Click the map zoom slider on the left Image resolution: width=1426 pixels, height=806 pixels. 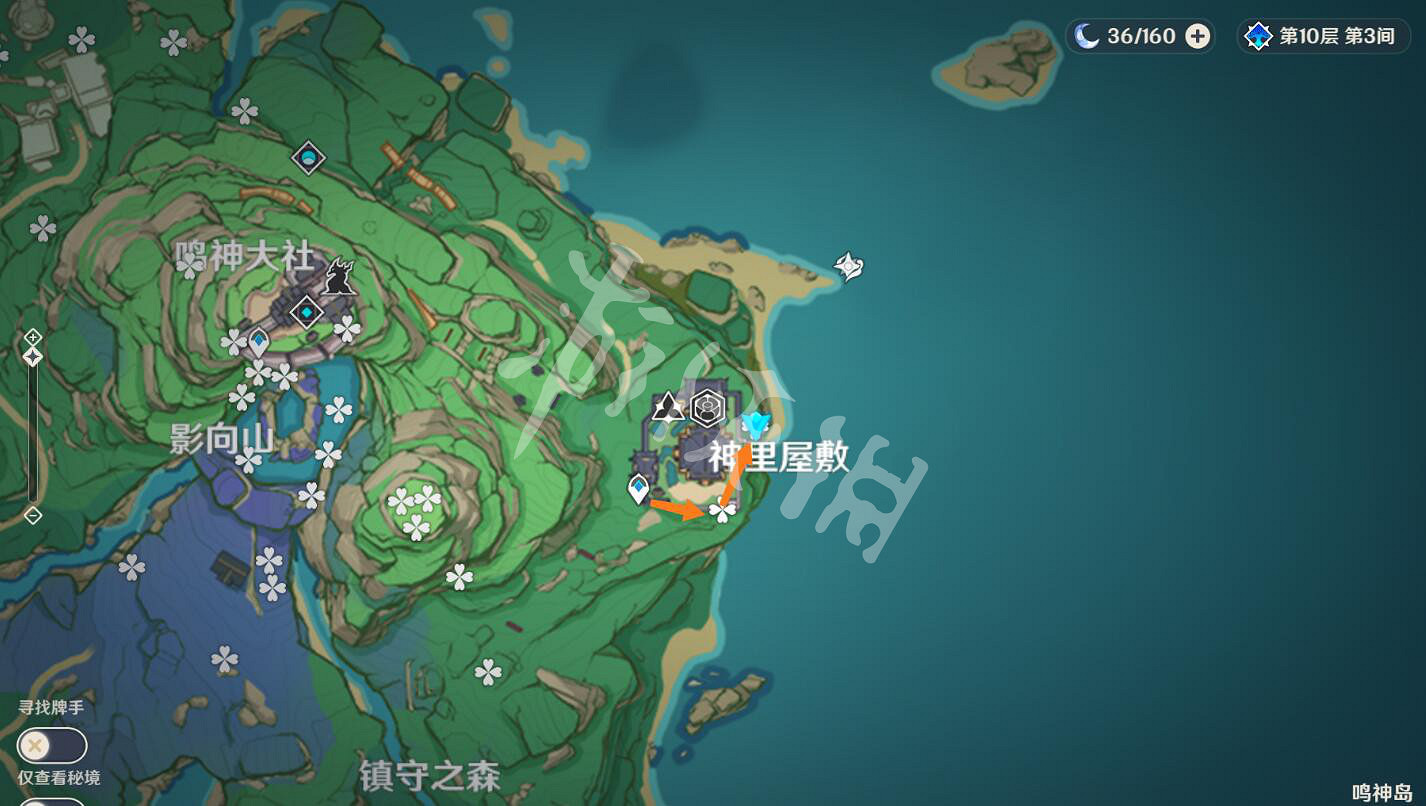point(33,430)
